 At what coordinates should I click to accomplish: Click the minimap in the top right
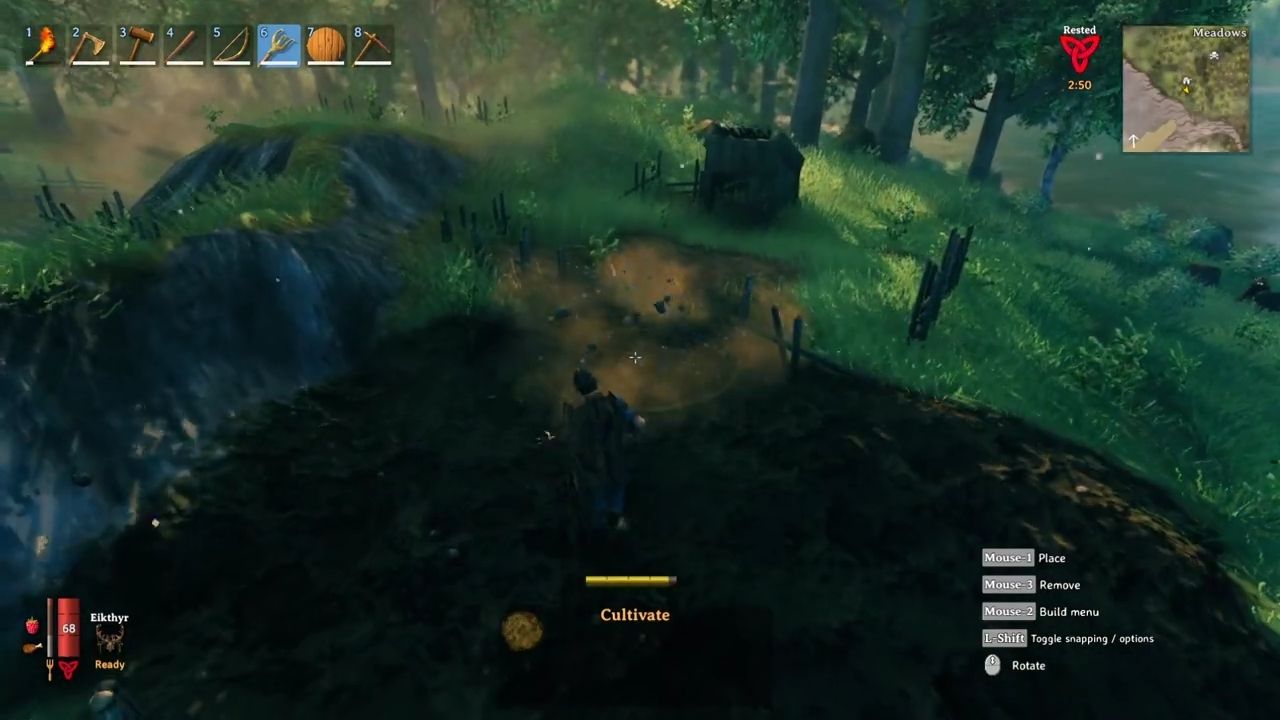click(x=1185, y=90)
